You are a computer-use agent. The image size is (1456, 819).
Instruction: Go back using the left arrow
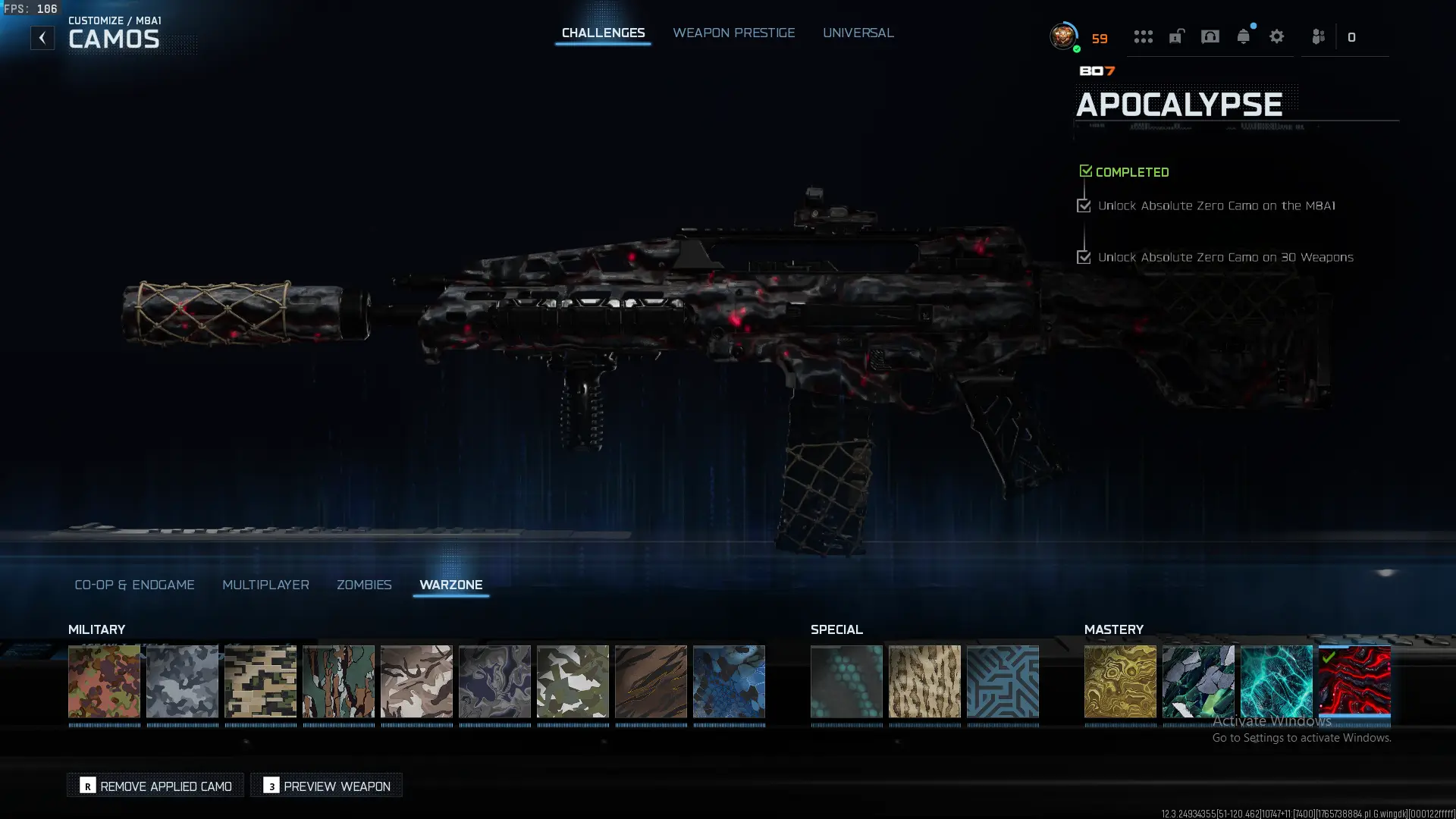coord(42,36)
